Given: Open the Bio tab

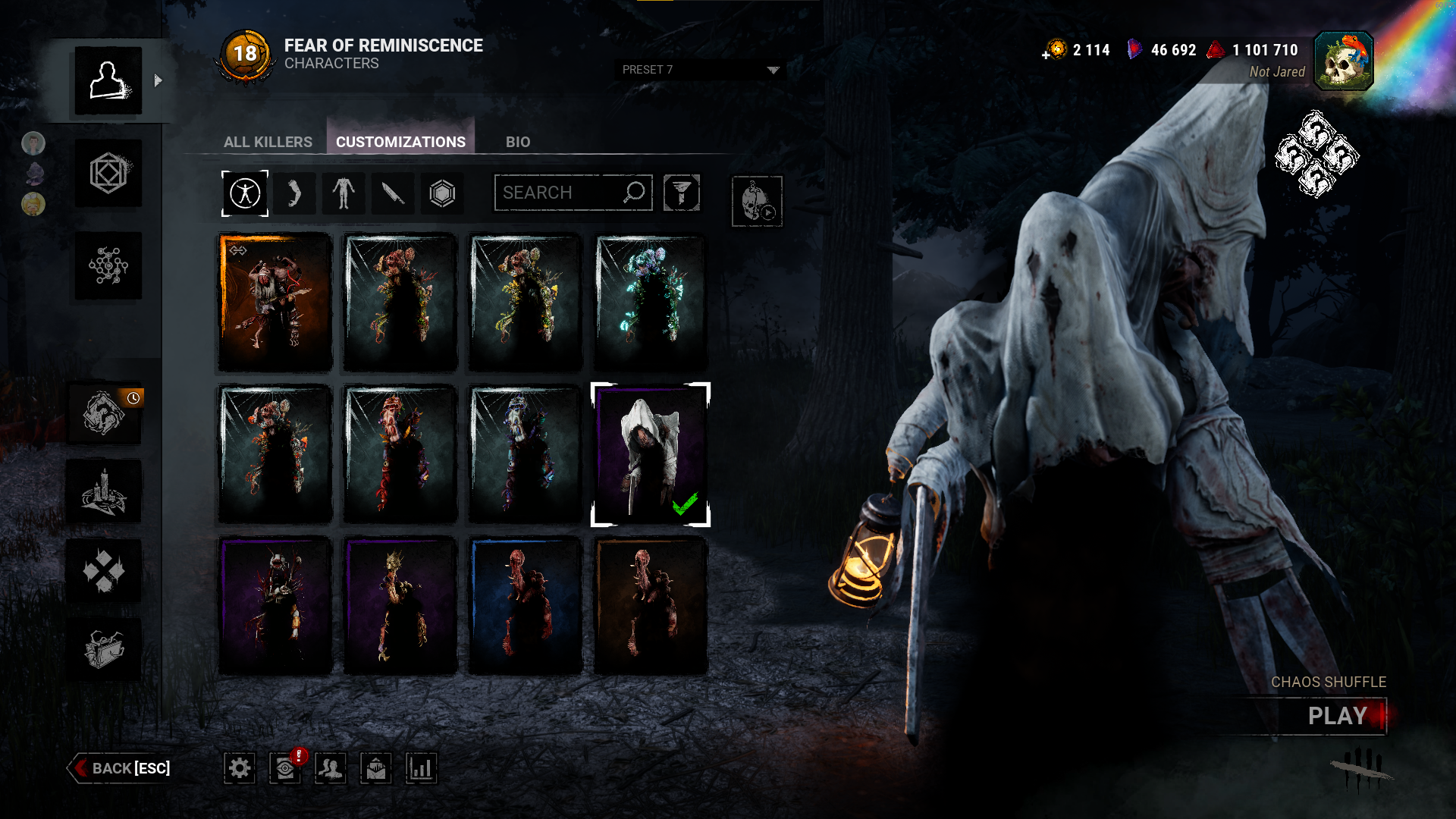Looking at the screenshot, I should (x=518, y=142).
